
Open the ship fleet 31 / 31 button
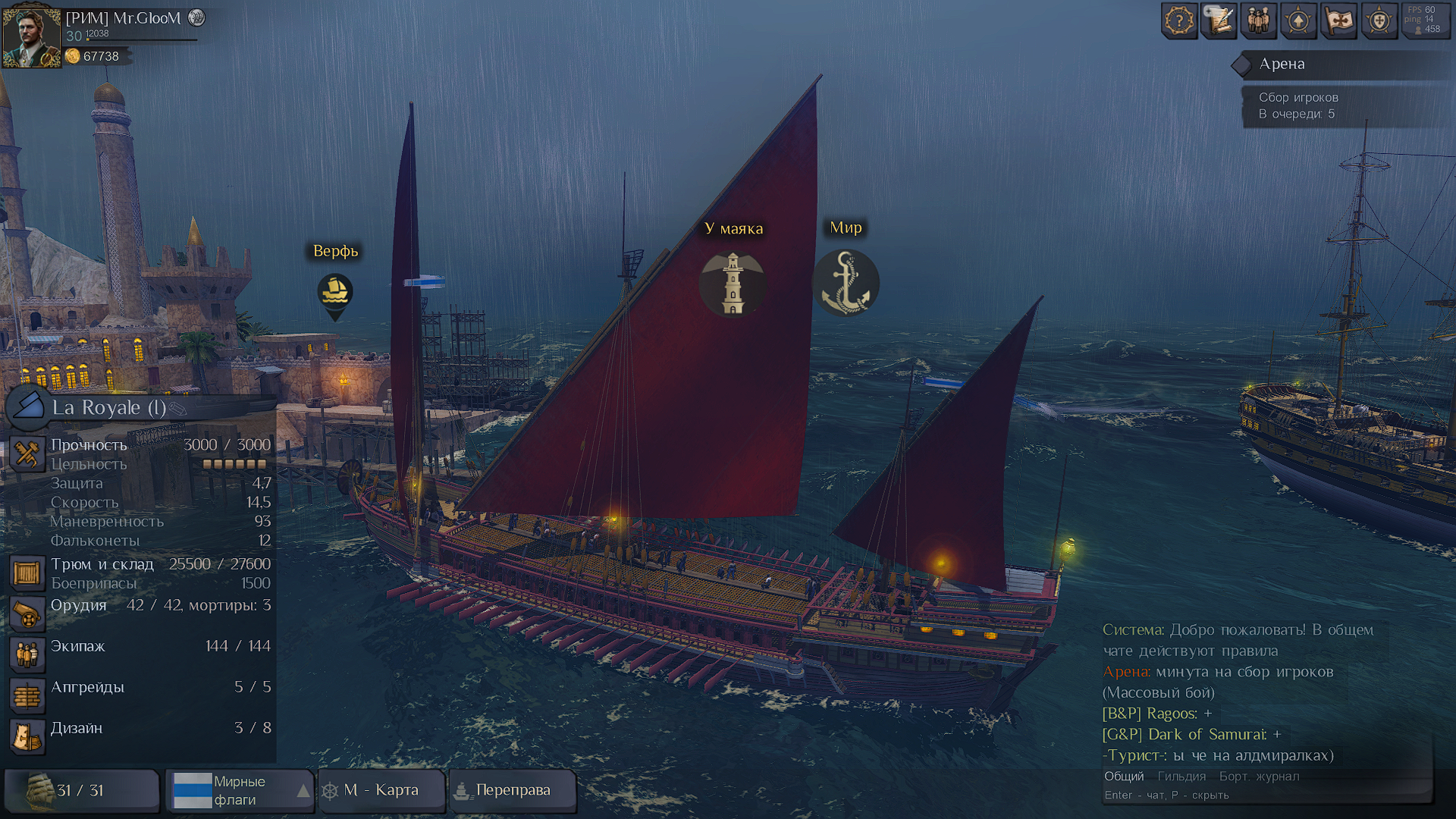click(81, 790)
